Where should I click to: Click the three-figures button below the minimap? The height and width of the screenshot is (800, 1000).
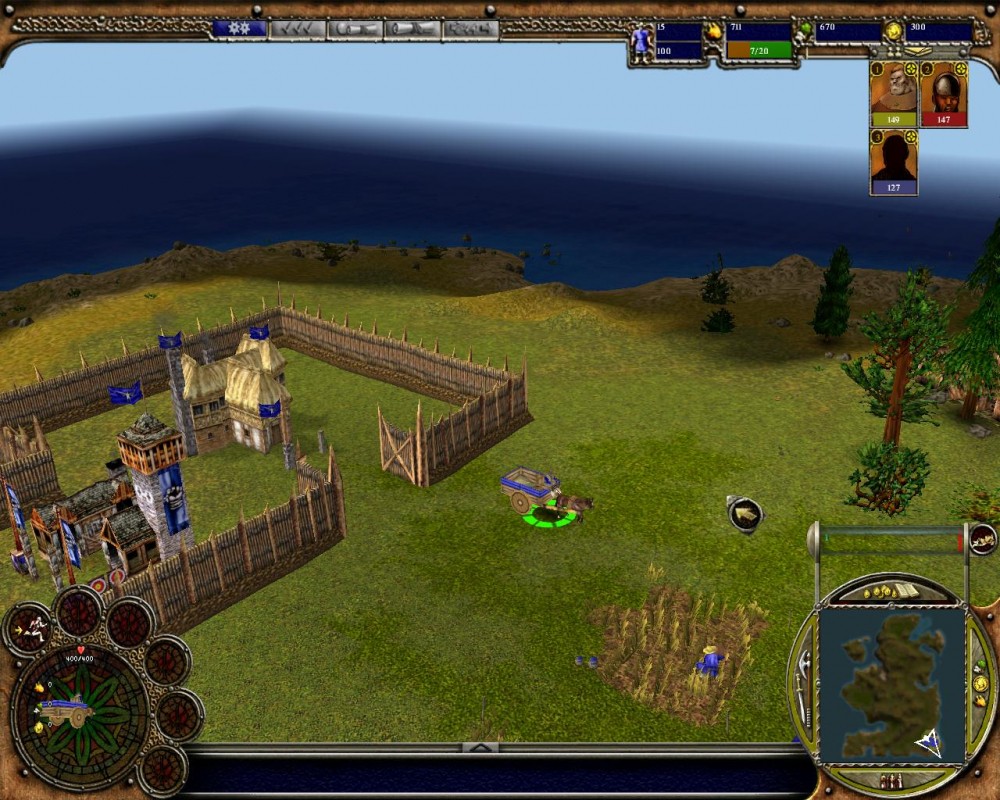point(891,780)
